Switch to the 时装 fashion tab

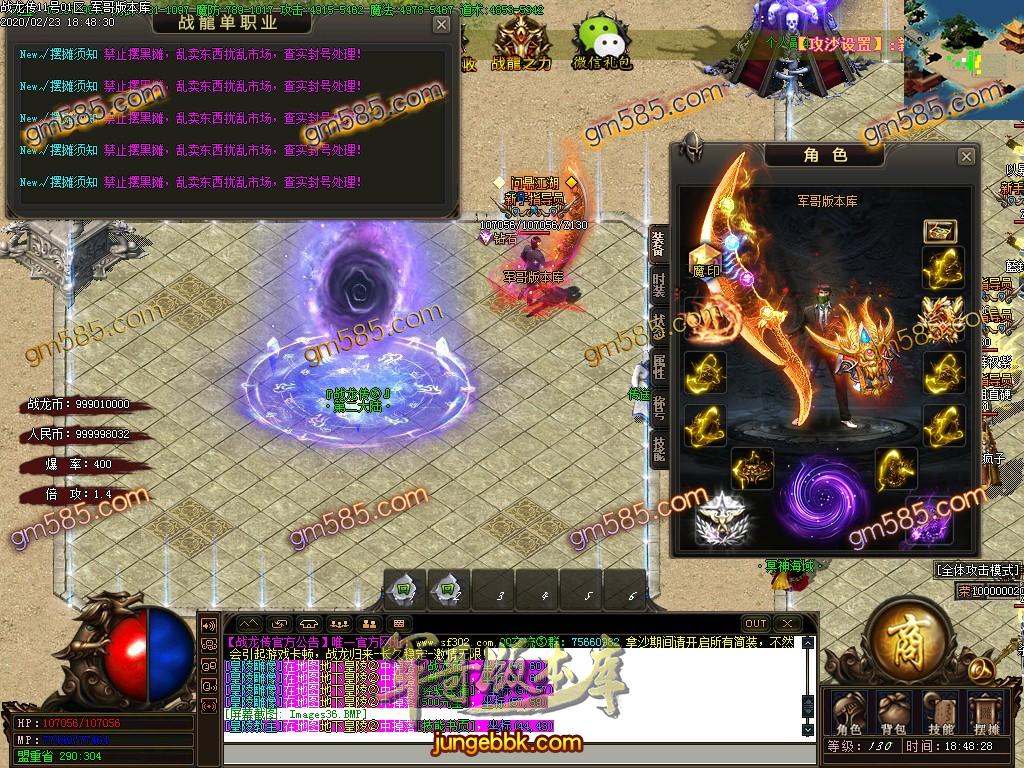click(658, 283)
